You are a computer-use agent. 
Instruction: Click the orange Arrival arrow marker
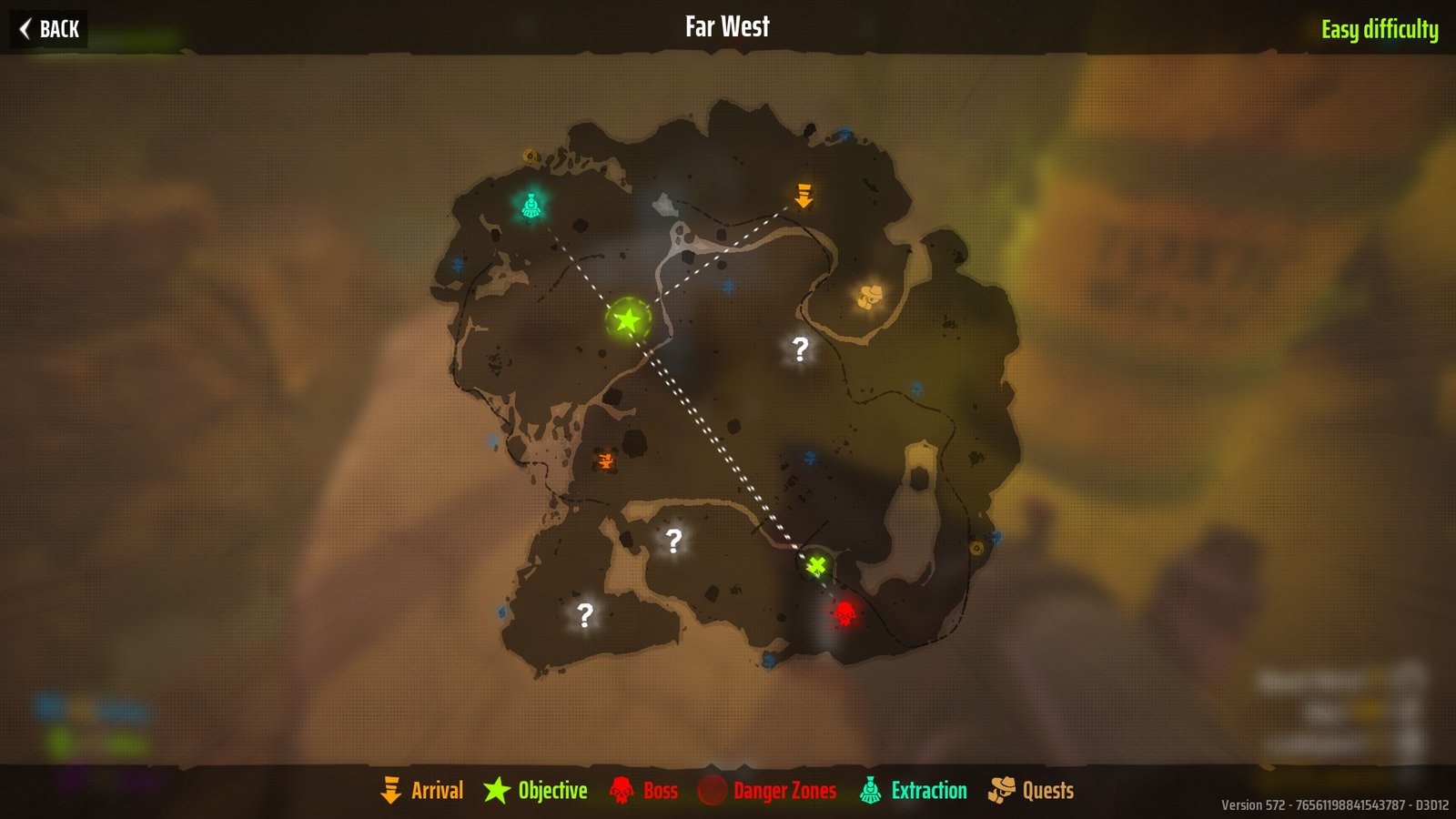[x=803, y=197]
